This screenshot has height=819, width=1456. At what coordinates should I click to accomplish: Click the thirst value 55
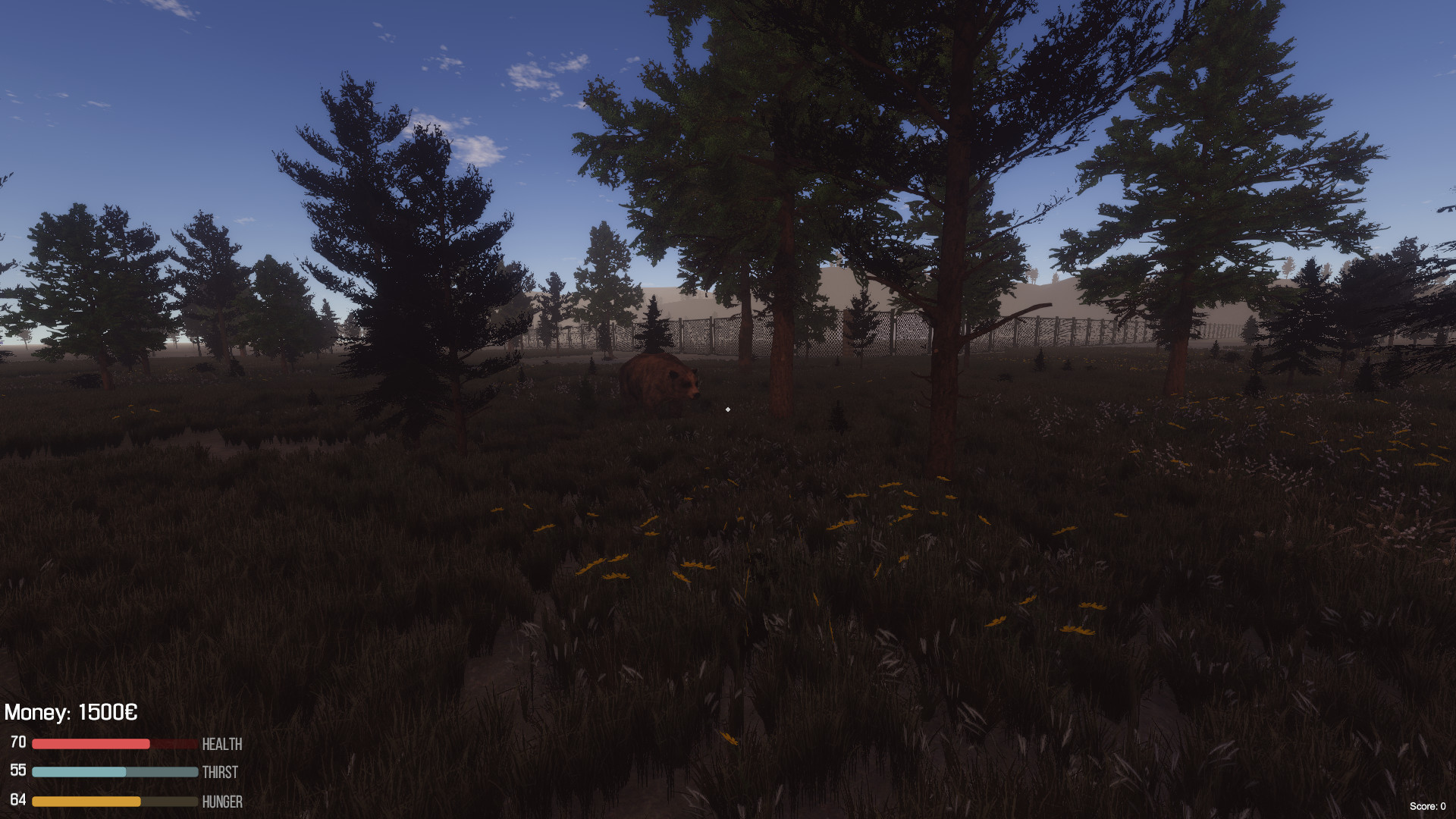[18, 770]
